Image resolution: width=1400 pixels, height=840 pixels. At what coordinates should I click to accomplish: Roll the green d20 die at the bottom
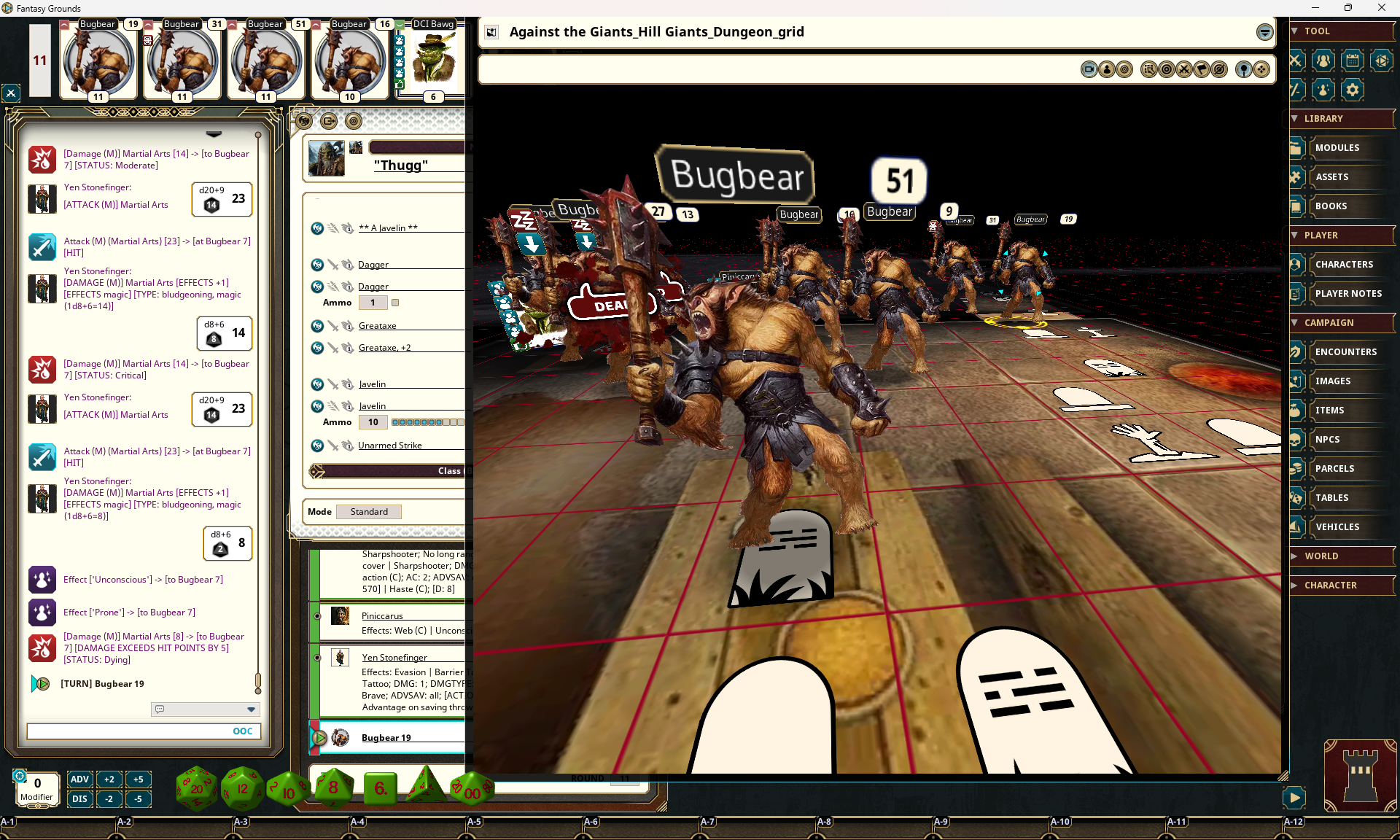click(x=195, y=788)
